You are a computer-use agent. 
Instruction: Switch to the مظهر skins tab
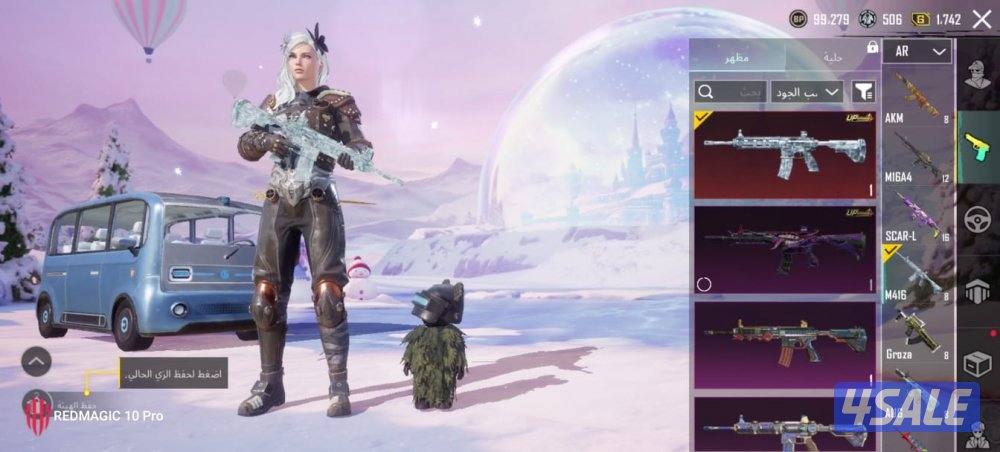[737, 57]
